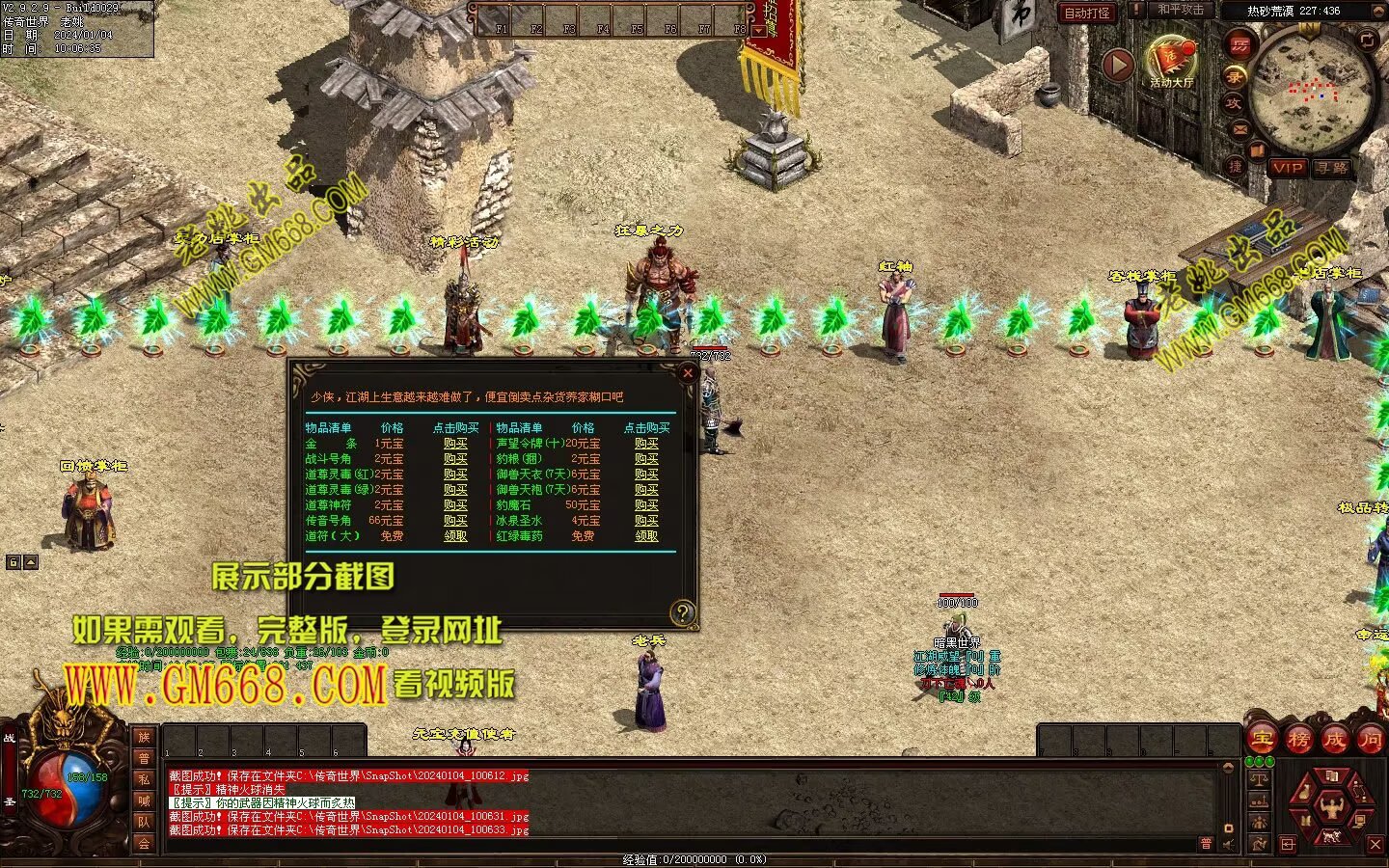Claim the free 道符(大) item
This screenshot has height=868, width=1389.
455,536
